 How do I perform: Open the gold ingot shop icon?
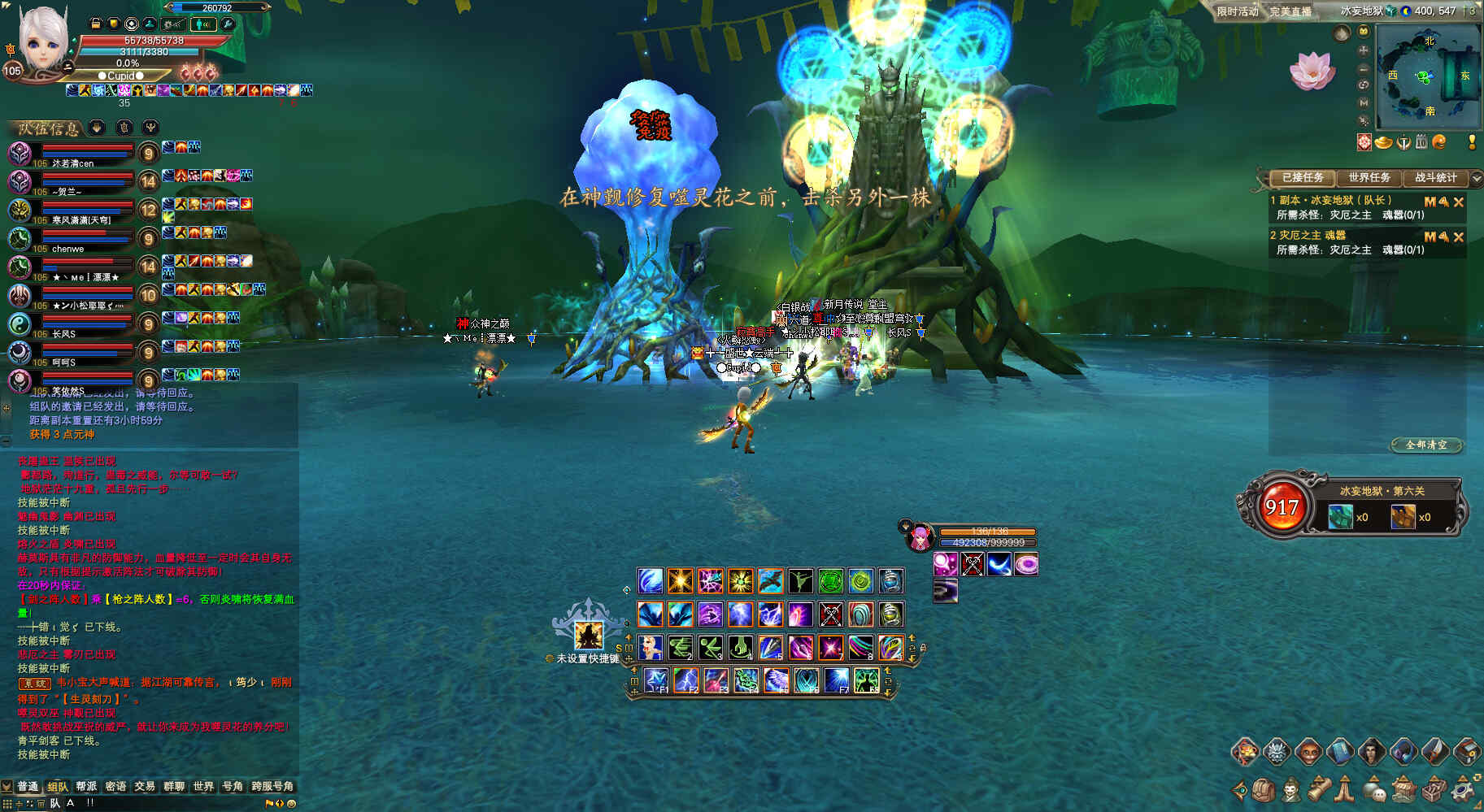point(1384,142)
